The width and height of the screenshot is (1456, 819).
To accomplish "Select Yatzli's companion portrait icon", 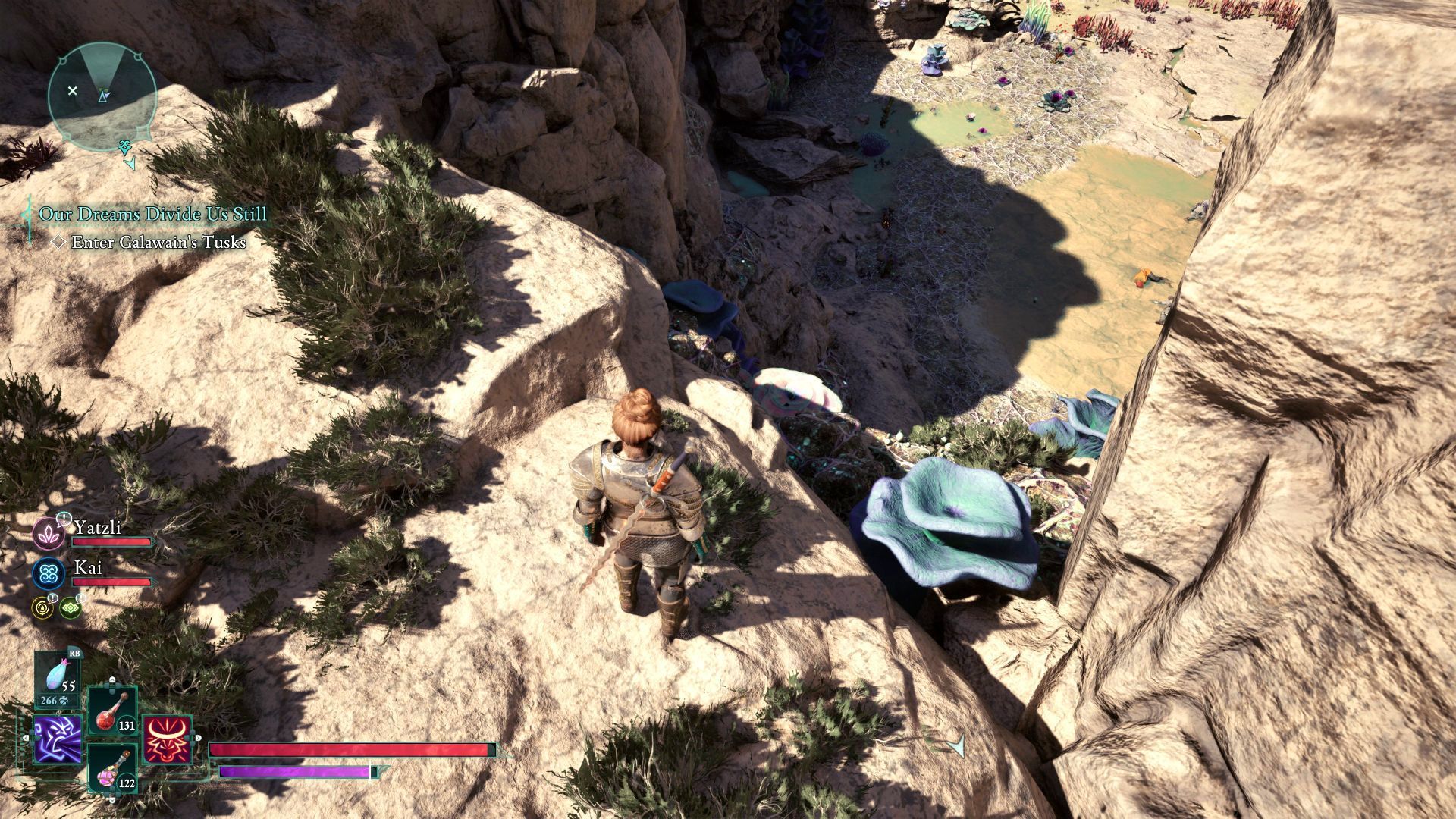I will point(49,533).
